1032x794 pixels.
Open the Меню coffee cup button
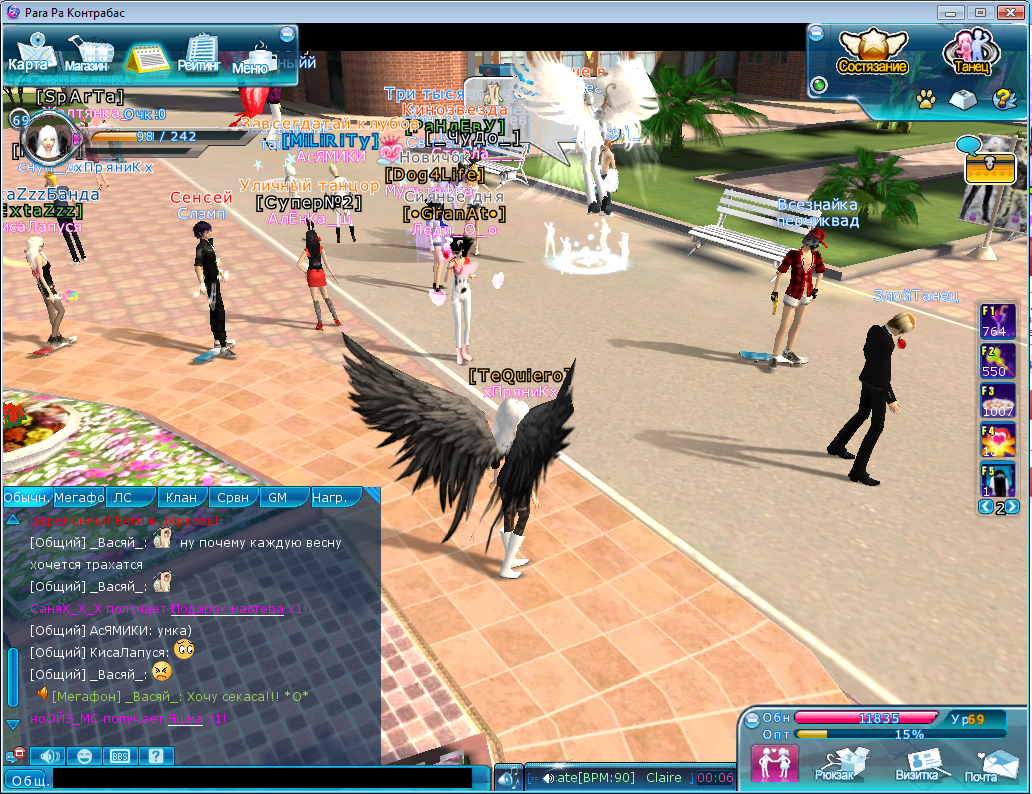(x=251, y=58)
